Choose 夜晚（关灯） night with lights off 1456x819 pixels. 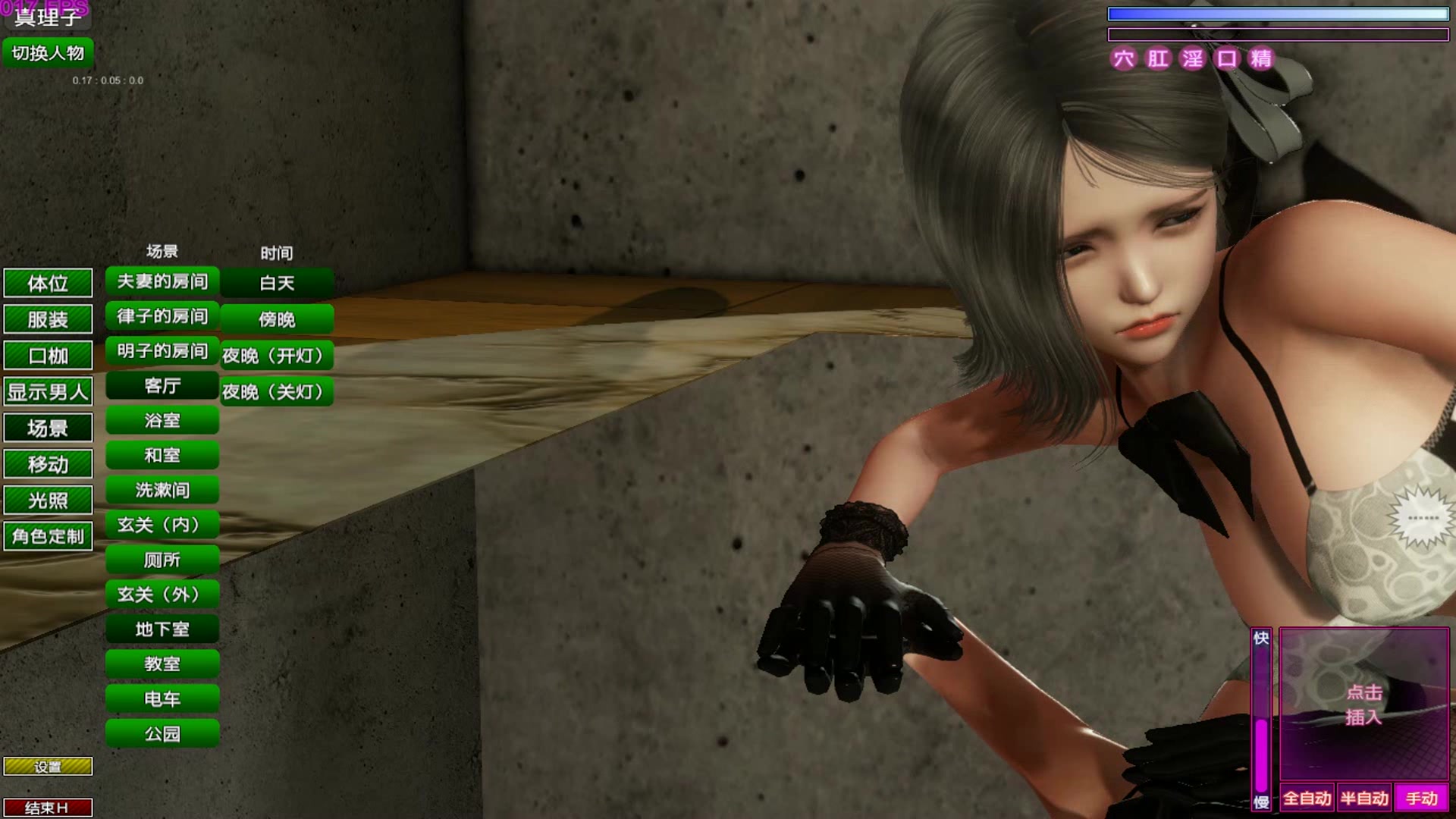pyautogui.click(x=277, y=392)
